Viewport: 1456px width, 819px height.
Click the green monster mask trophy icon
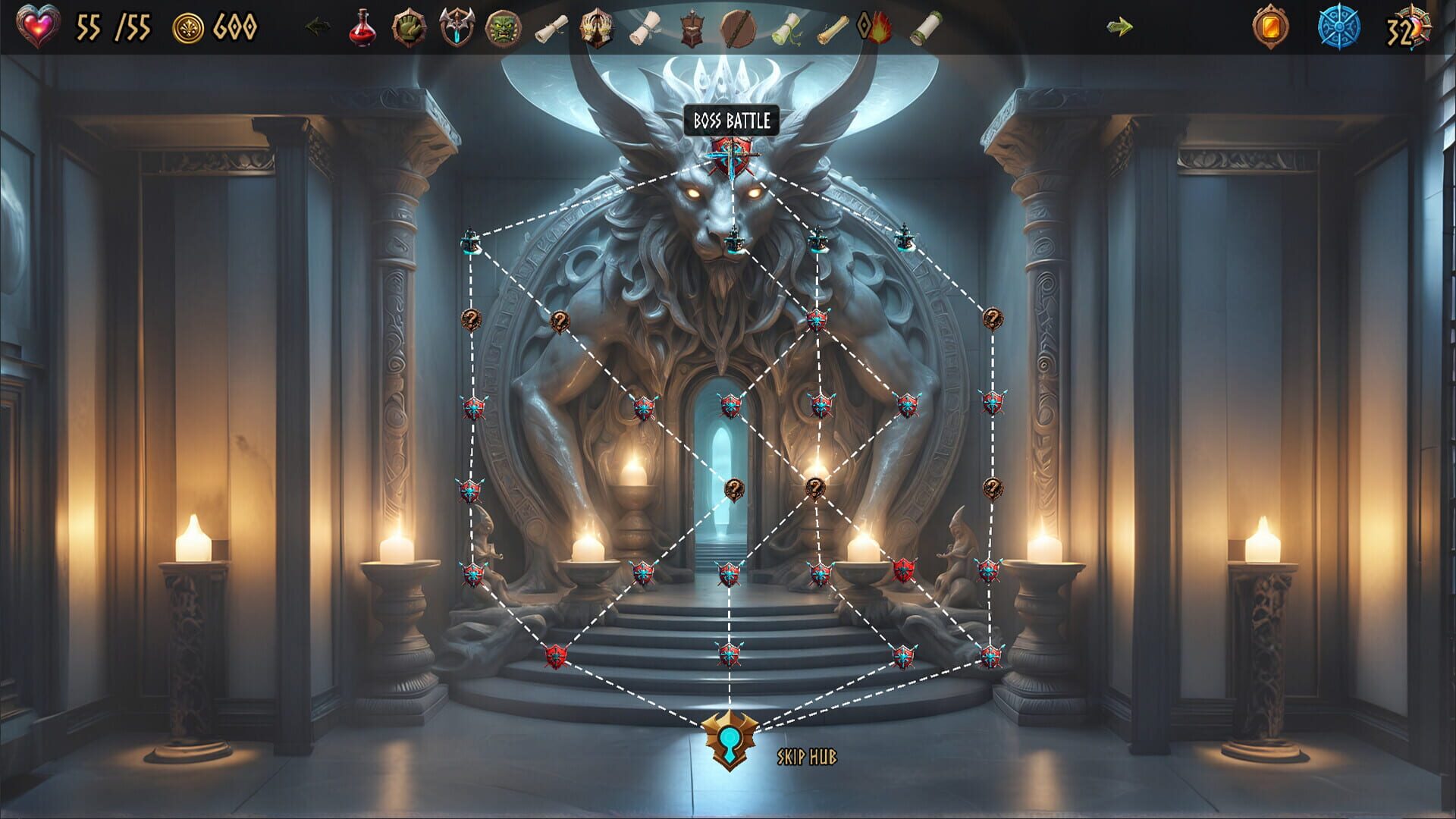point(501,27)
